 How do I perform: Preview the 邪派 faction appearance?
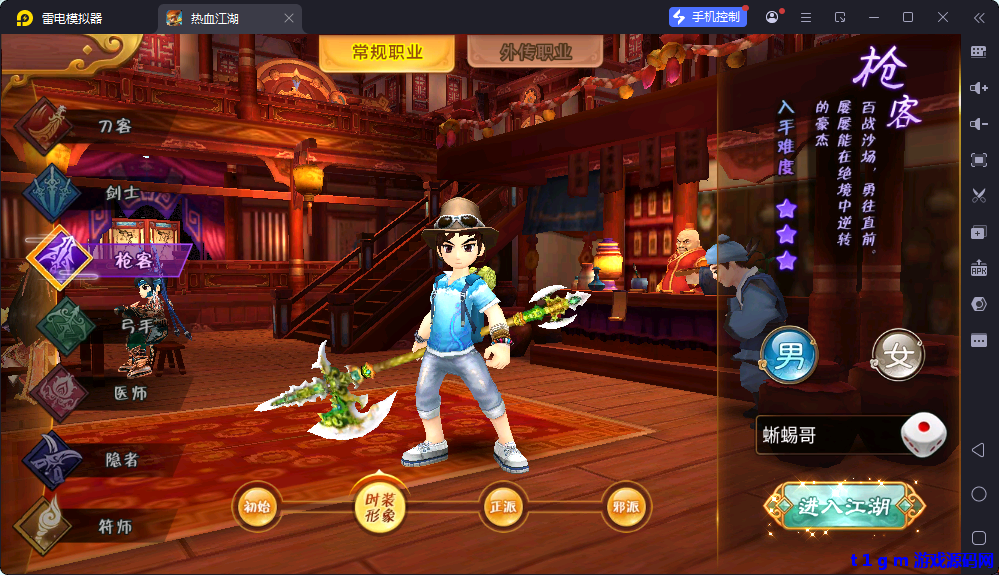pyautogui.click(x=625, y=506)
